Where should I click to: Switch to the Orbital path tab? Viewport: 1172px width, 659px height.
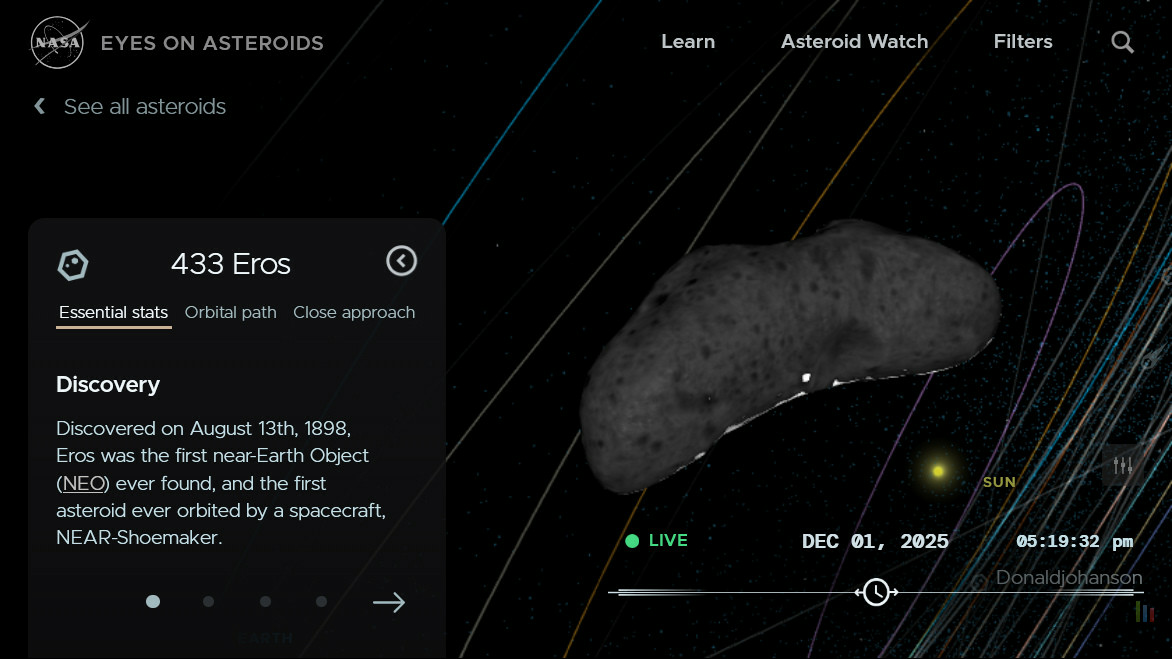[230, 312]
